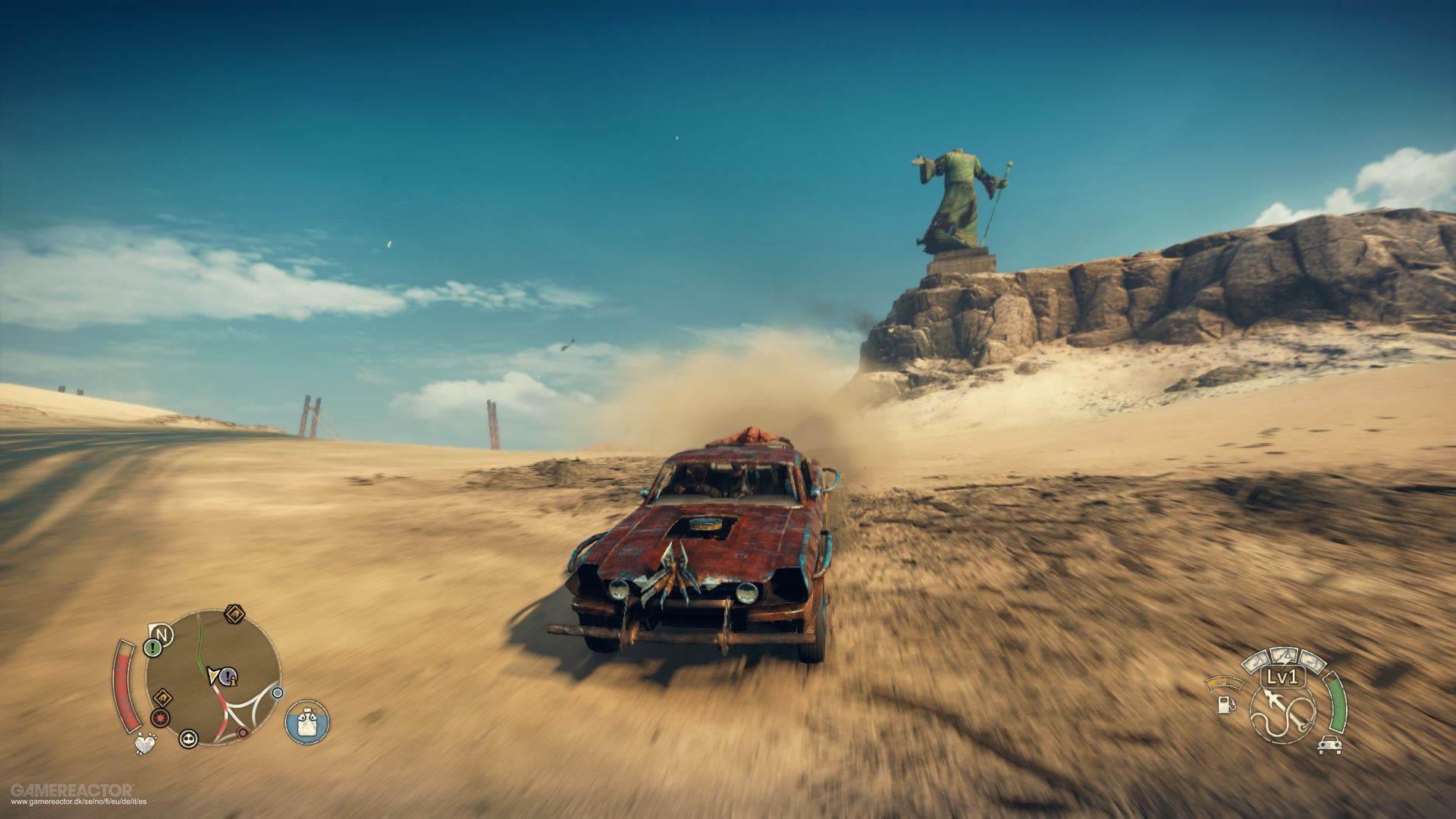The width and height of the screenshot is (1456, 819).
Task: Select the fuel pump icon on the vehicle gauge
Action: pyautogui.click(x=1225, y=705)
